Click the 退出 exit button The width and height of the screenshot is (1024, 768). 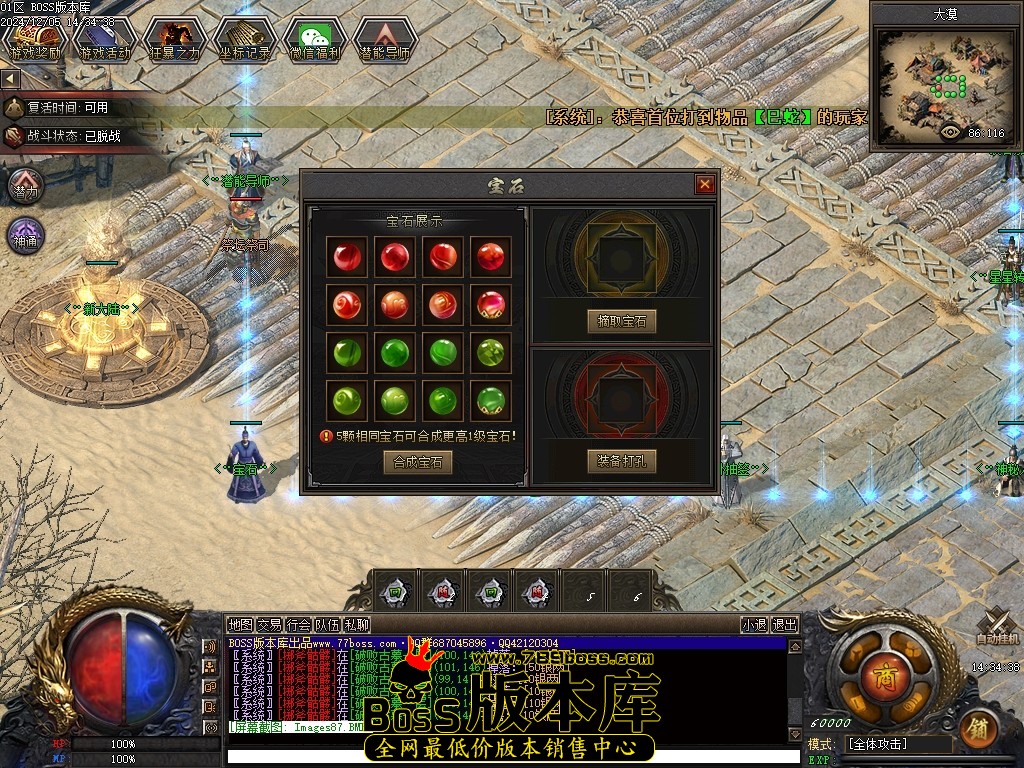(x=785, y=625)
